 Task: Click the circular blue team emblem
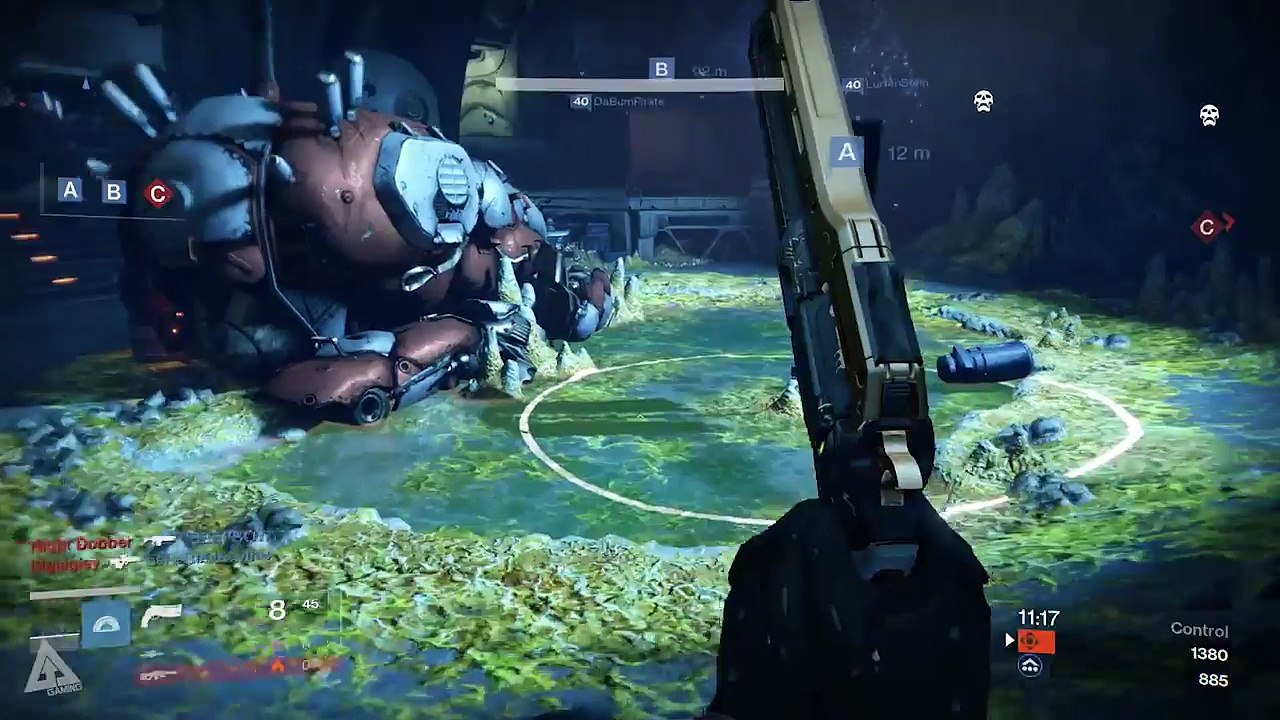1030,665
